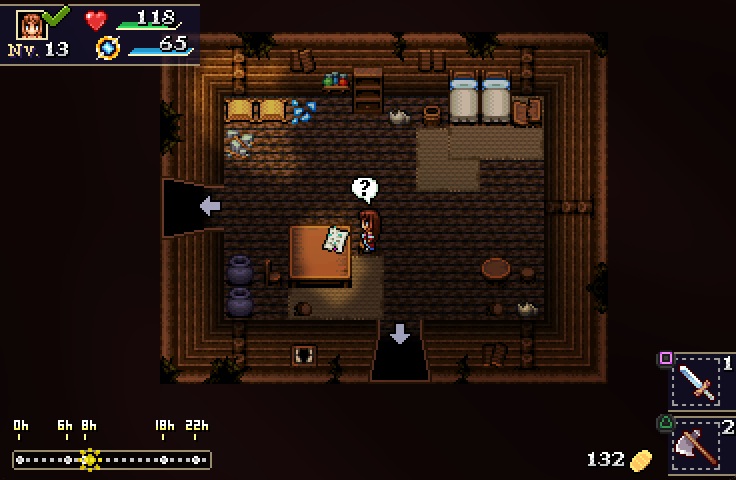Click the heroine portrait in the status panel
Screen dimensions: 736x480
(32, 24)
